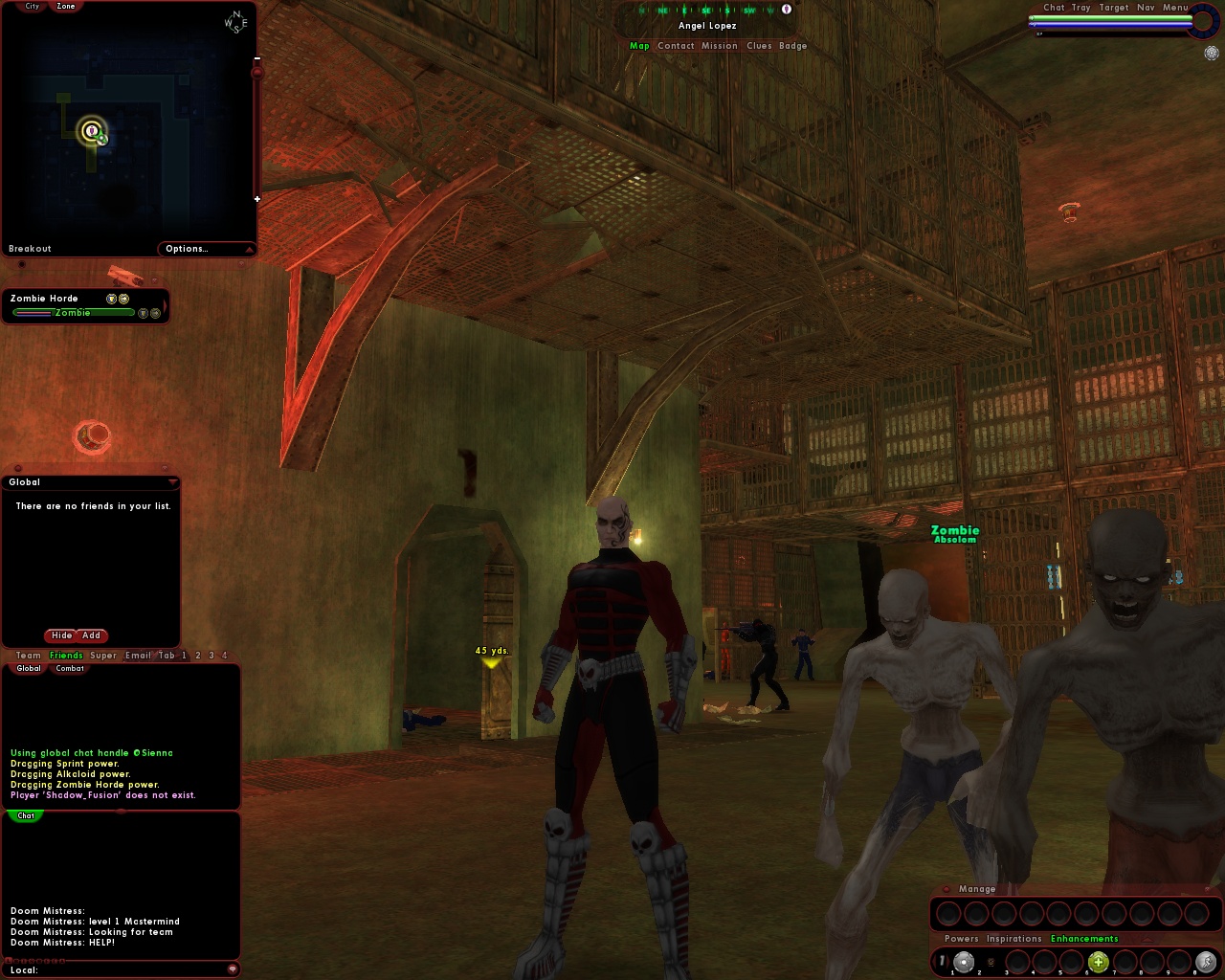Viewport: 1225px width, 980px height.
Task: Click the Add button in the friends window
Action: click(91, 635)
